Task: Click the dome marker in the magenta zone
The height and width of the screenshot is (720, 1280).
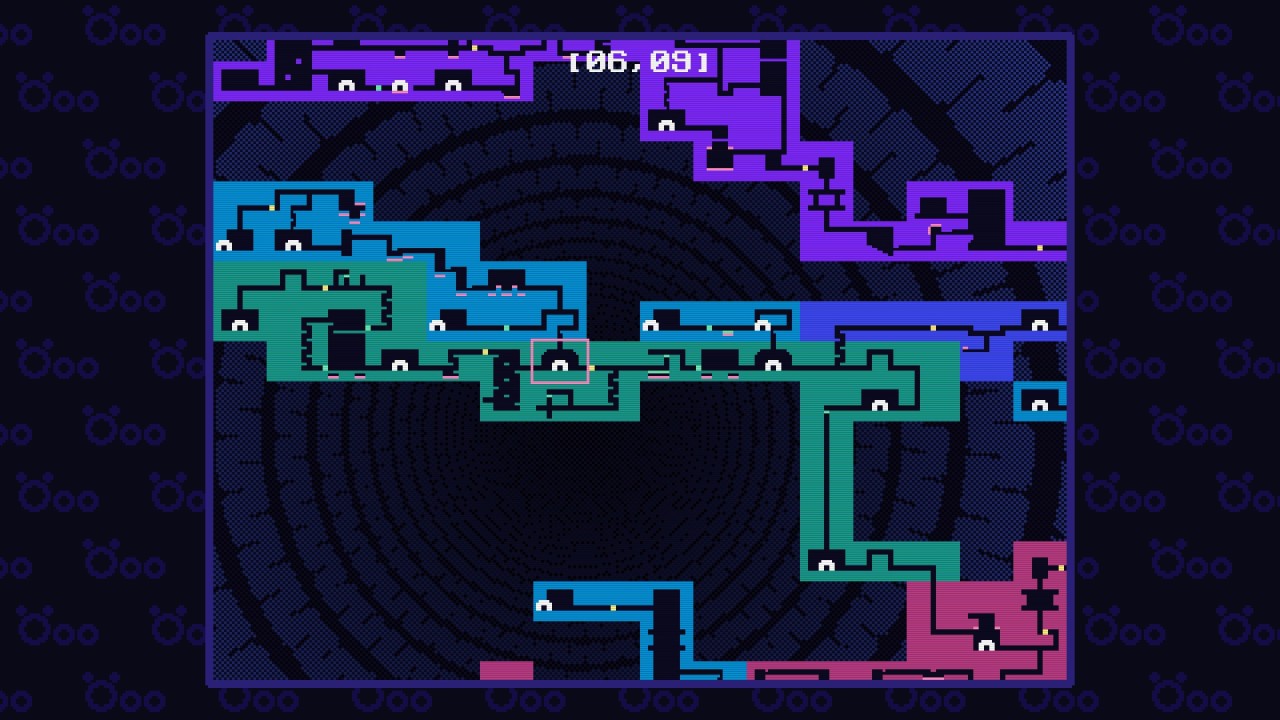Action: tap(986, 645)
